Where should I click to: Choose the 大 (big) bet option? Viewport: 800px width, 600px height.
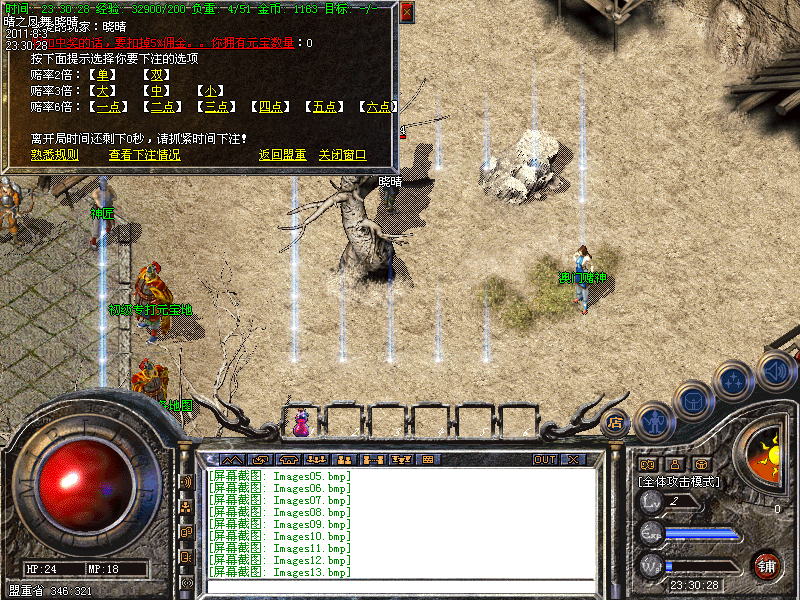[x=103, y=91]
